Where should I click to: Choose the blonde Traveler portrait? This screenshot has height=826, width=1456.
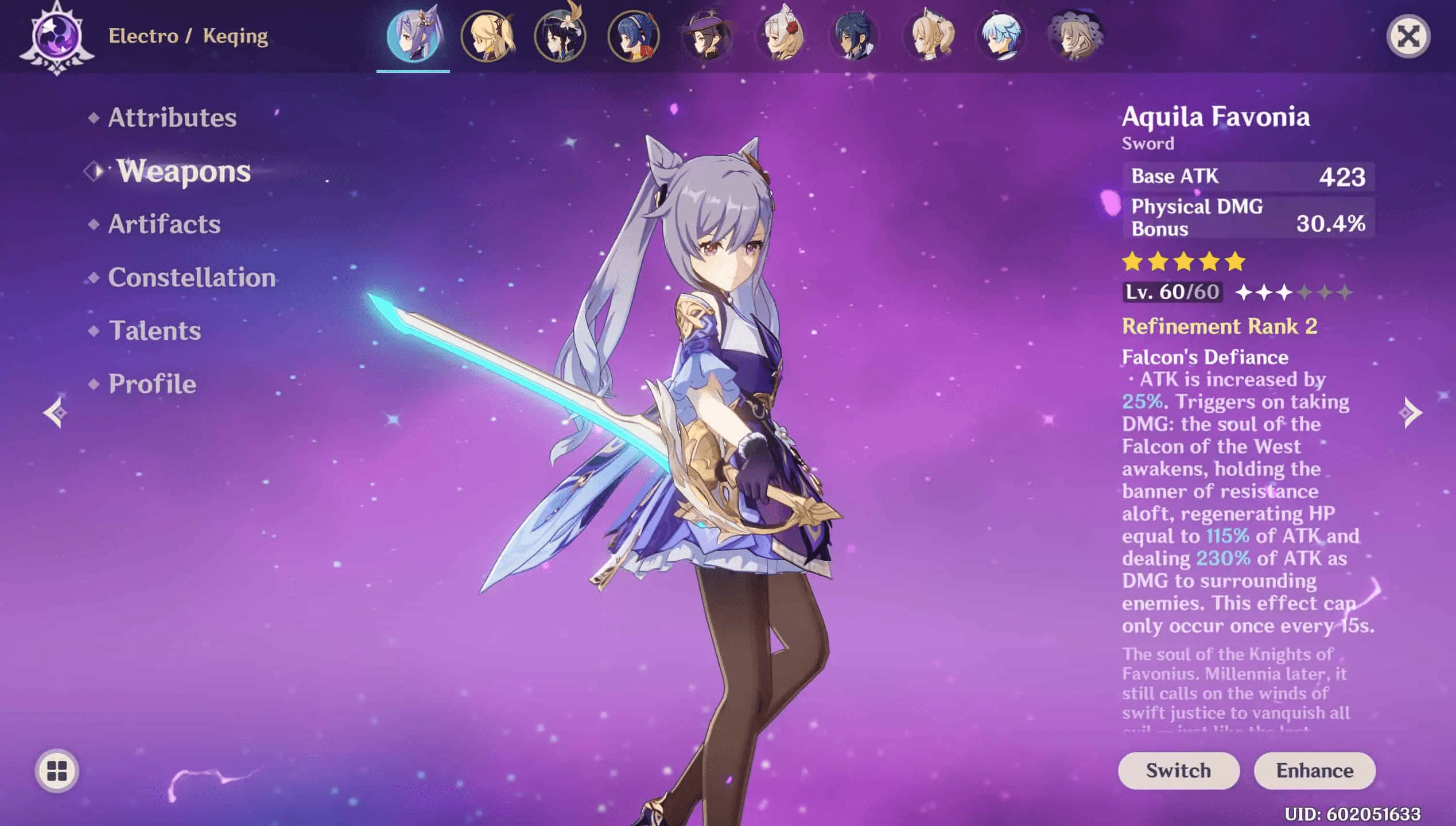pyautogui.click(x=487, y=36)
